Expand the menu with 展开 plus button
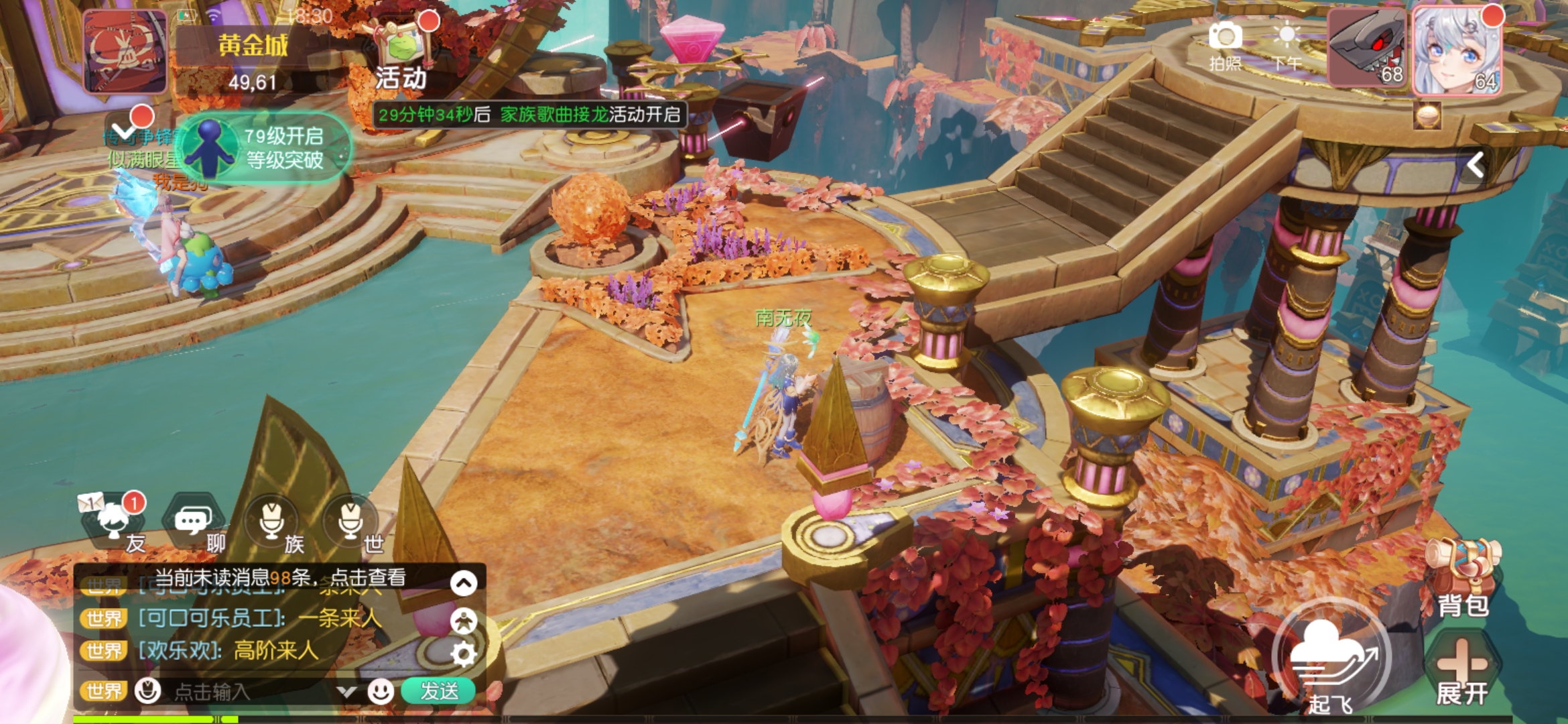Image resolution: width=1568 pixels, height=724 pixels. point(1462,669)
